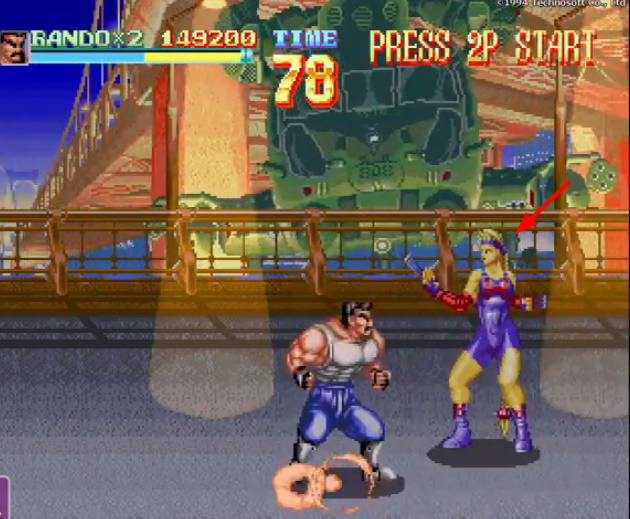Screen dimensions: 630x519
Task: Click Rando's character portrait icon
Action: click(x=14, y=47)
